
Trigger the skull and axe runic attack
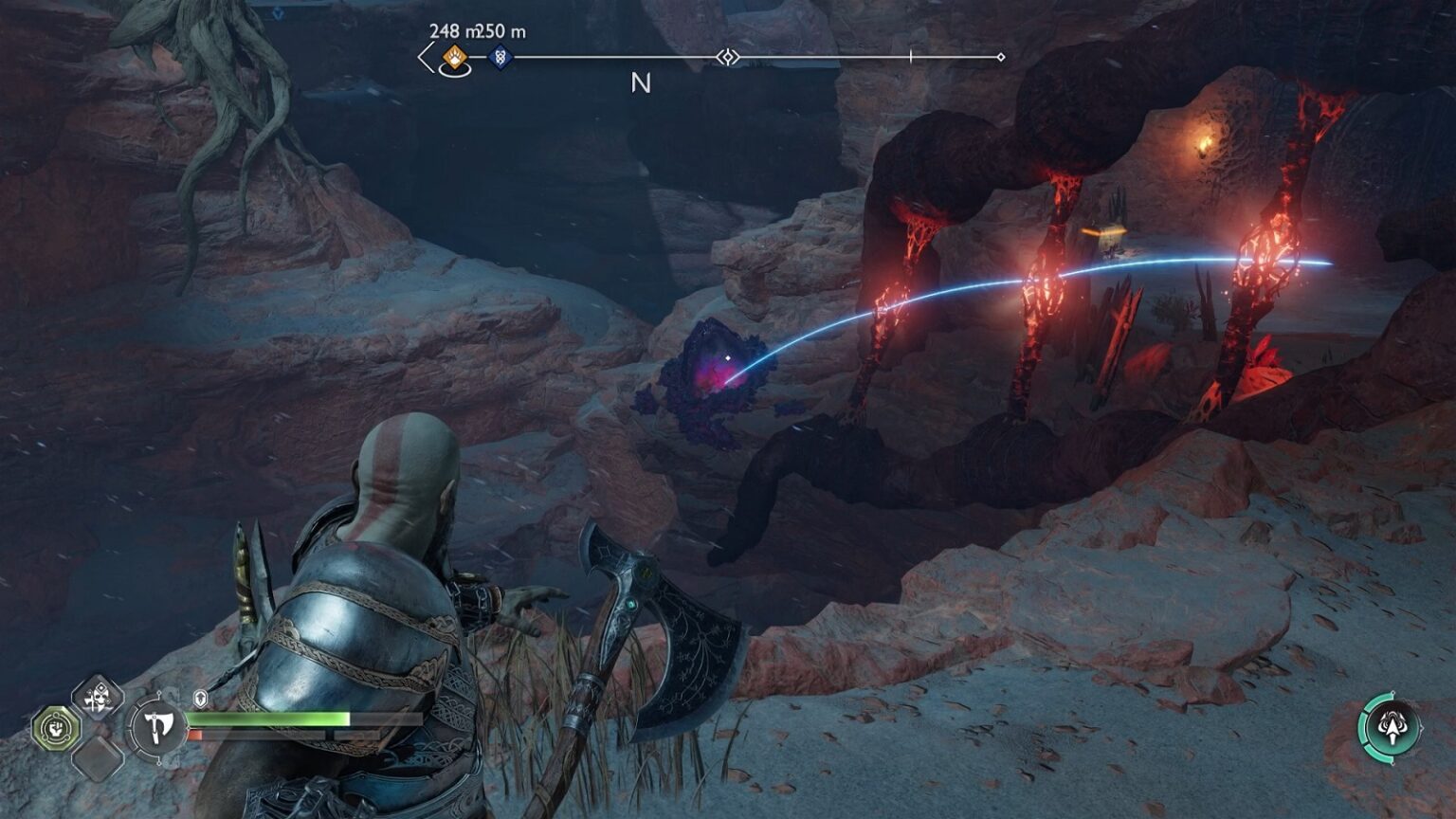97,700
